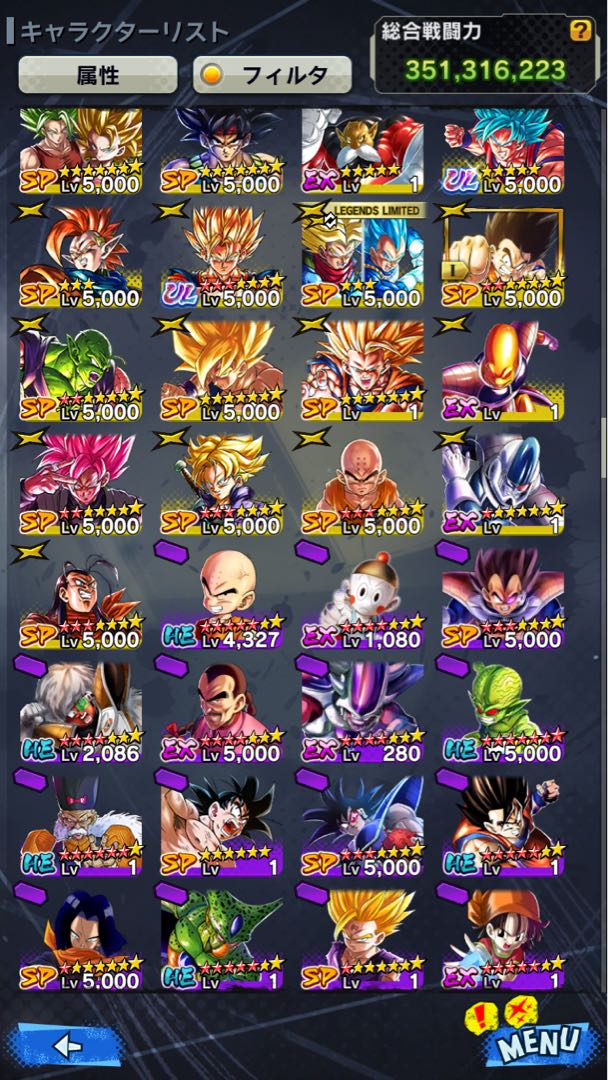Choose the green Saibaman character tile

pyautogui.click(x=504, y=711)
